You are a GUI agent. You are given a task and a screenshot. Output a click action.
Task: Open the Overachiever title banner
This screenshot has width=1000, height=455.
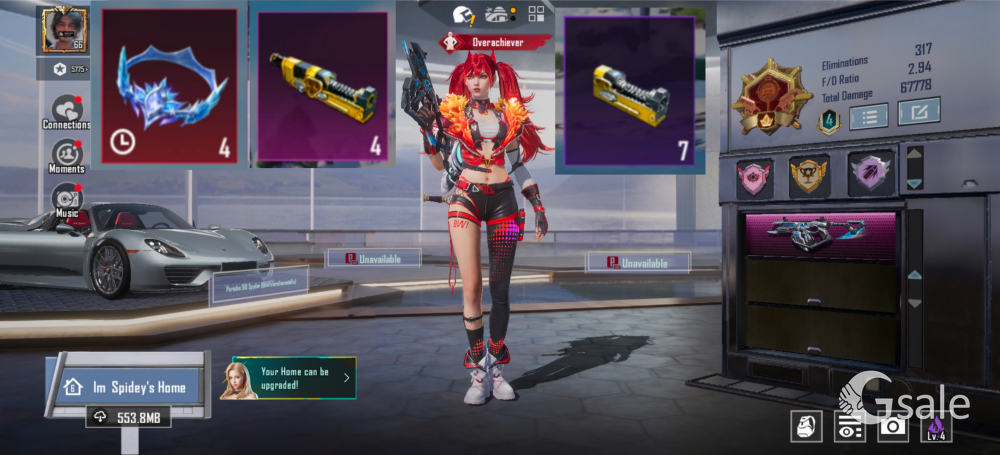(x=496, y=42)
